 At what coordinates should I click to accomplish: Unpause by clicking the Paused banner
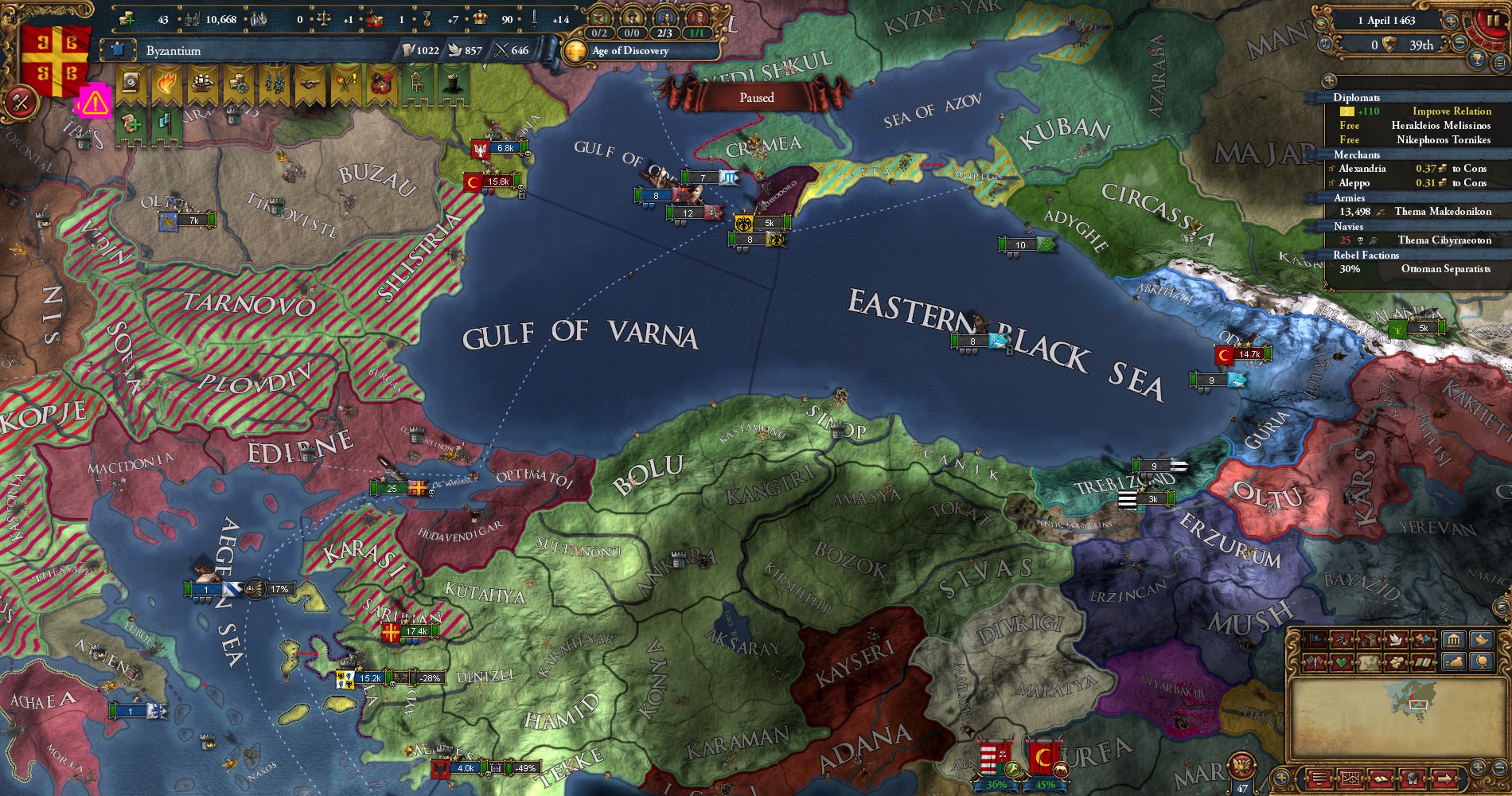[758, 97]
